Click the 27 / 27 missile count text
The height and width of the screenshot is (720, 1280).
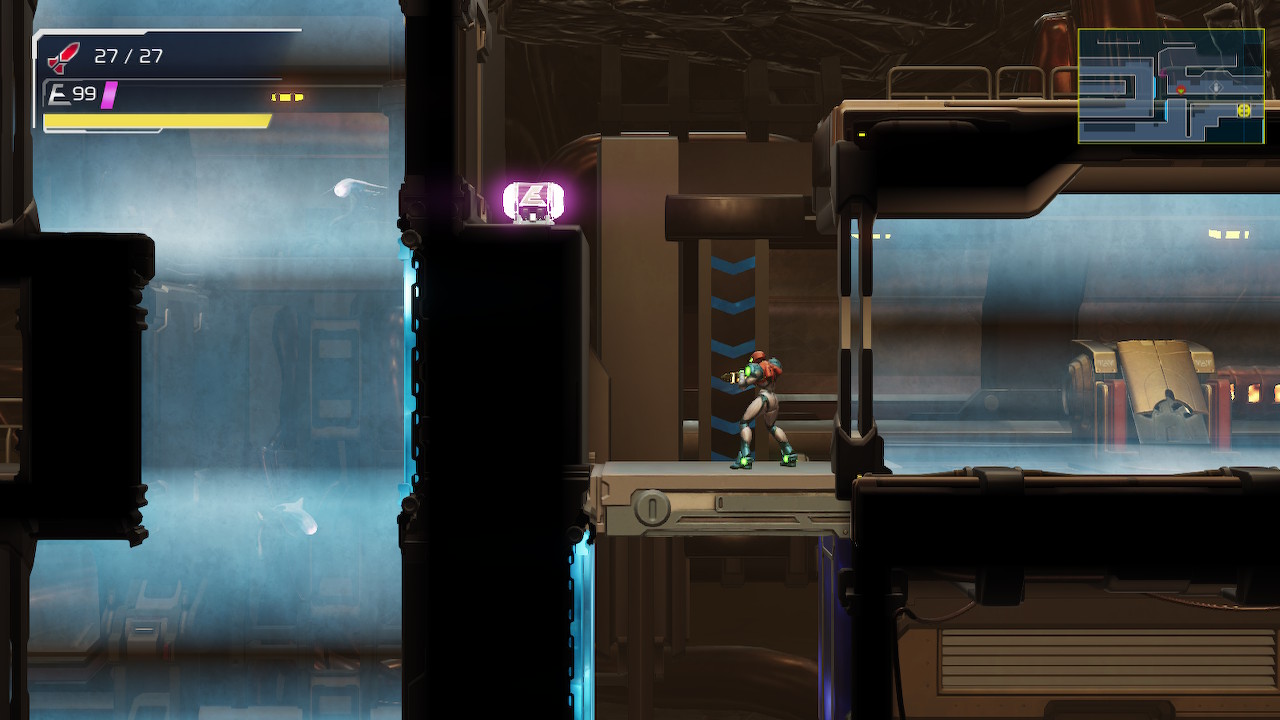tap(127, 56)
